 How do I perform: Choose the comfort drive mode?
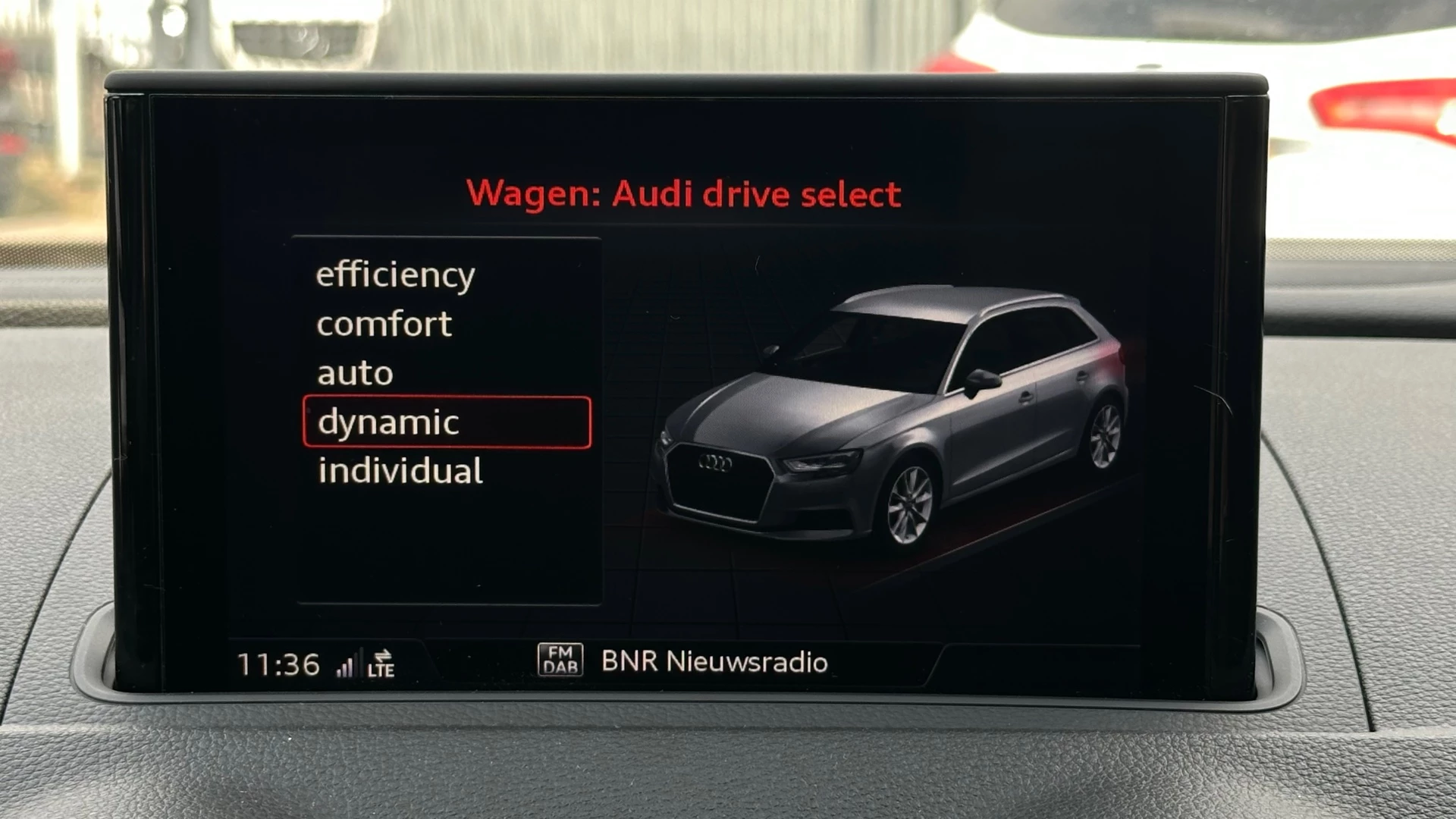384,325
